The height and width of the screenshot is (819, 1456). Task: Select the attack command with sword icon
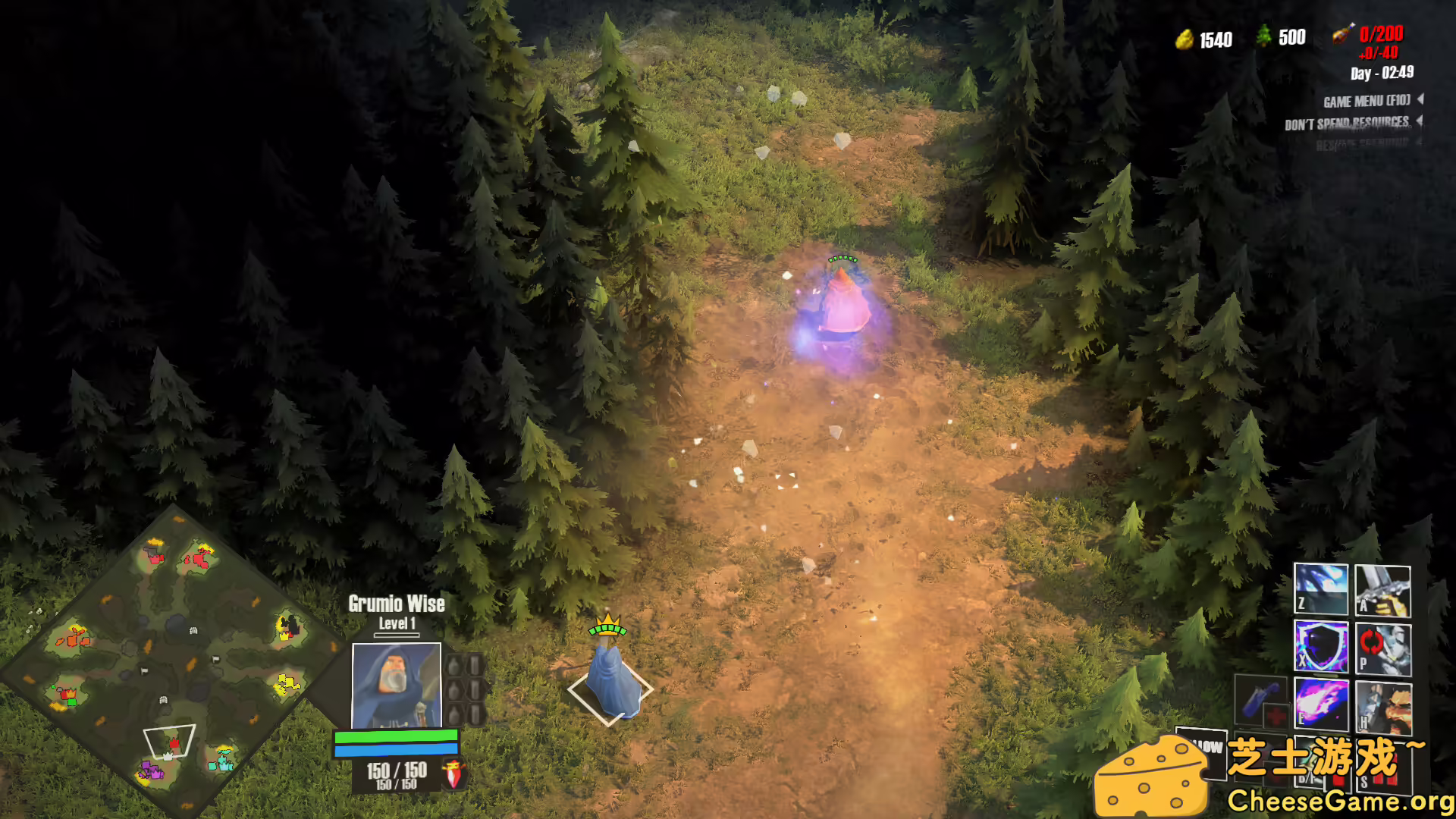point(1382,591)
